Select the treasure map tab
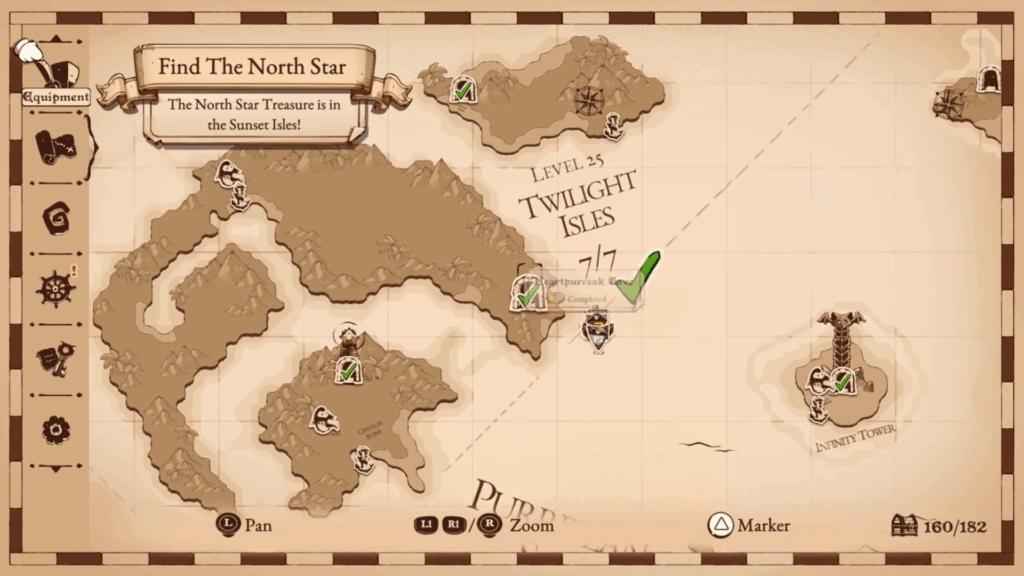The image size is (1024, 576). [56, 147]
